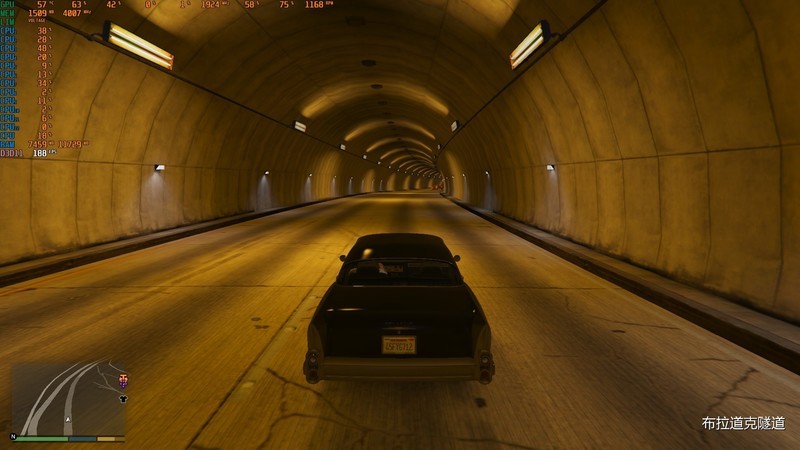The width and height of the screenshot is (800, 450).
Task: Click the north compass marker on minimap
Action: pos(15,437)
